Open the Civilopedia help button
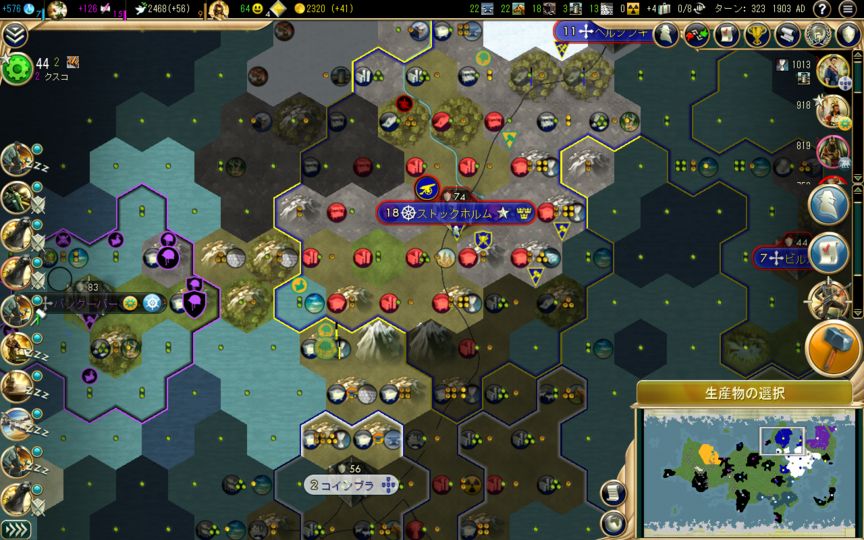 coord(822,10)
